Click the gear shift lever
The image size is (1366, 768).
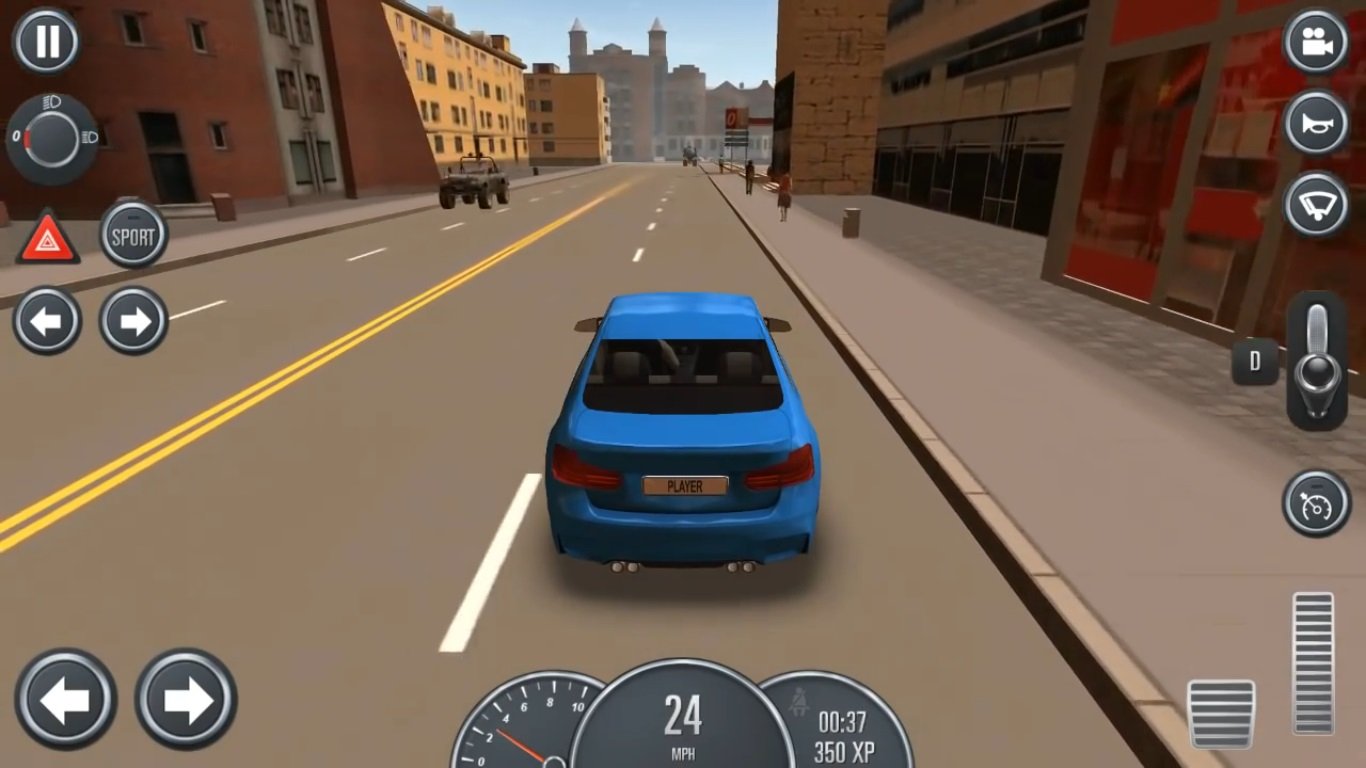pos(1316,361)
